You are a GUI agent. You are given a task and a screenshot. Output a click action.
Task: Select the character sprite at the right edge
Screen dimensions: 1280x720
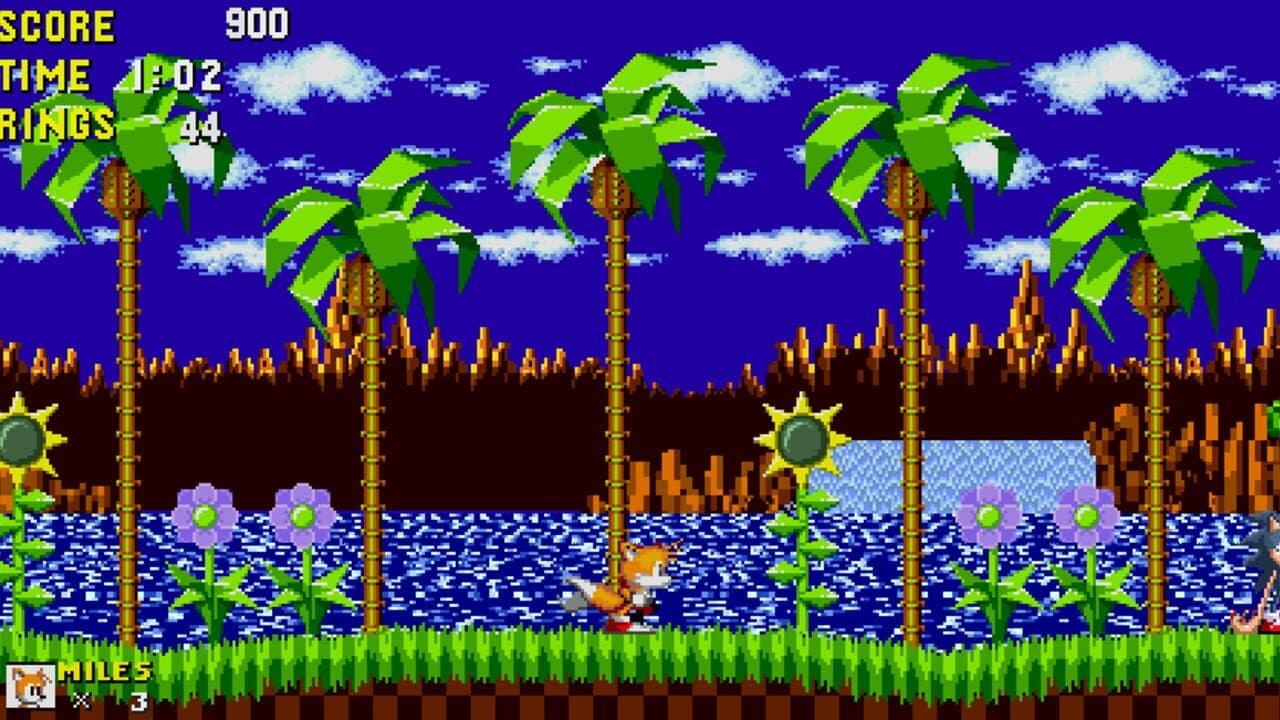[x=1265, y=570]
